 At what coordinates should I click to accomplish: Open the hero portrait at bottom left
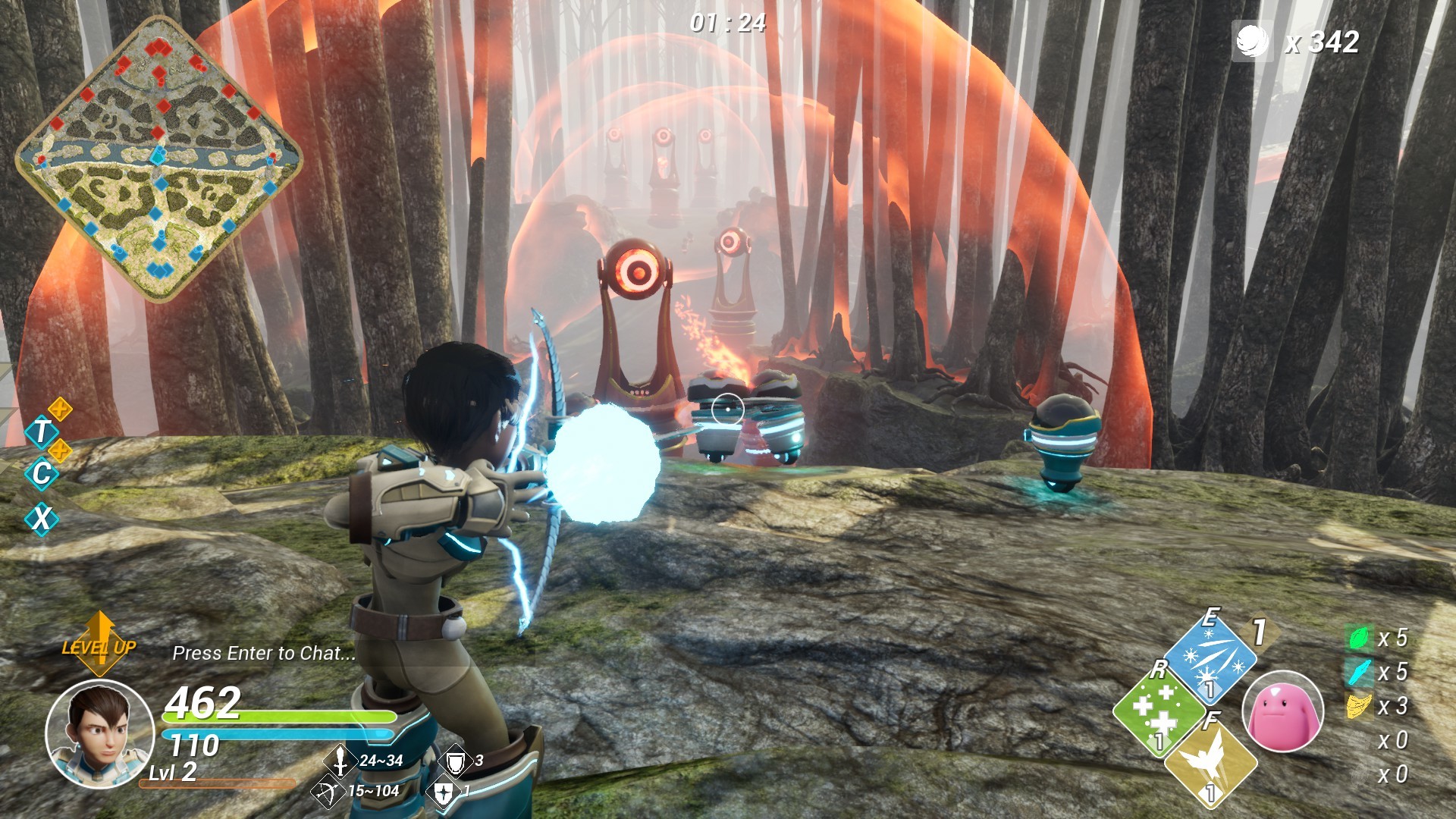pos(99,734)
